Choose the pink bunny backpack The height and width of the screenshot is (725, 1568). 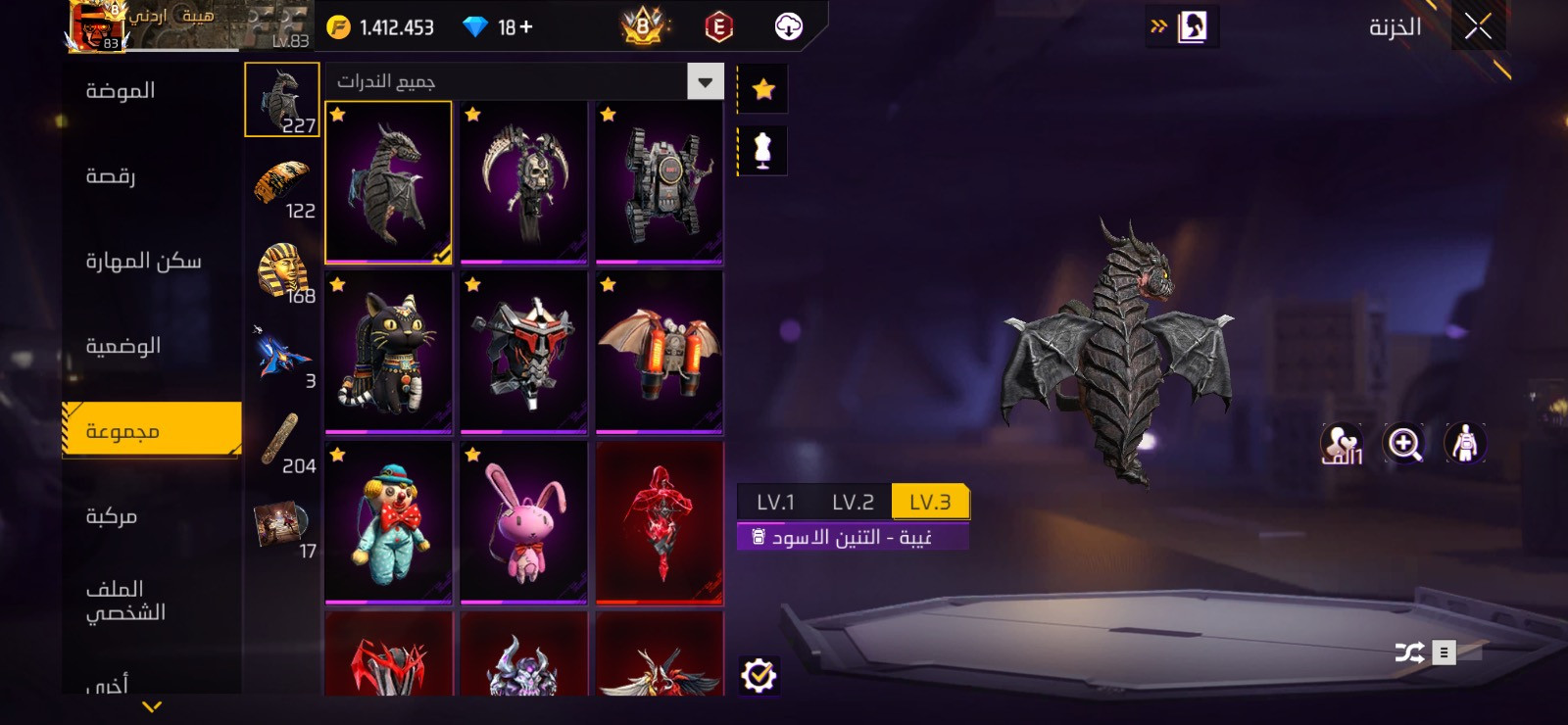point(523,522)
